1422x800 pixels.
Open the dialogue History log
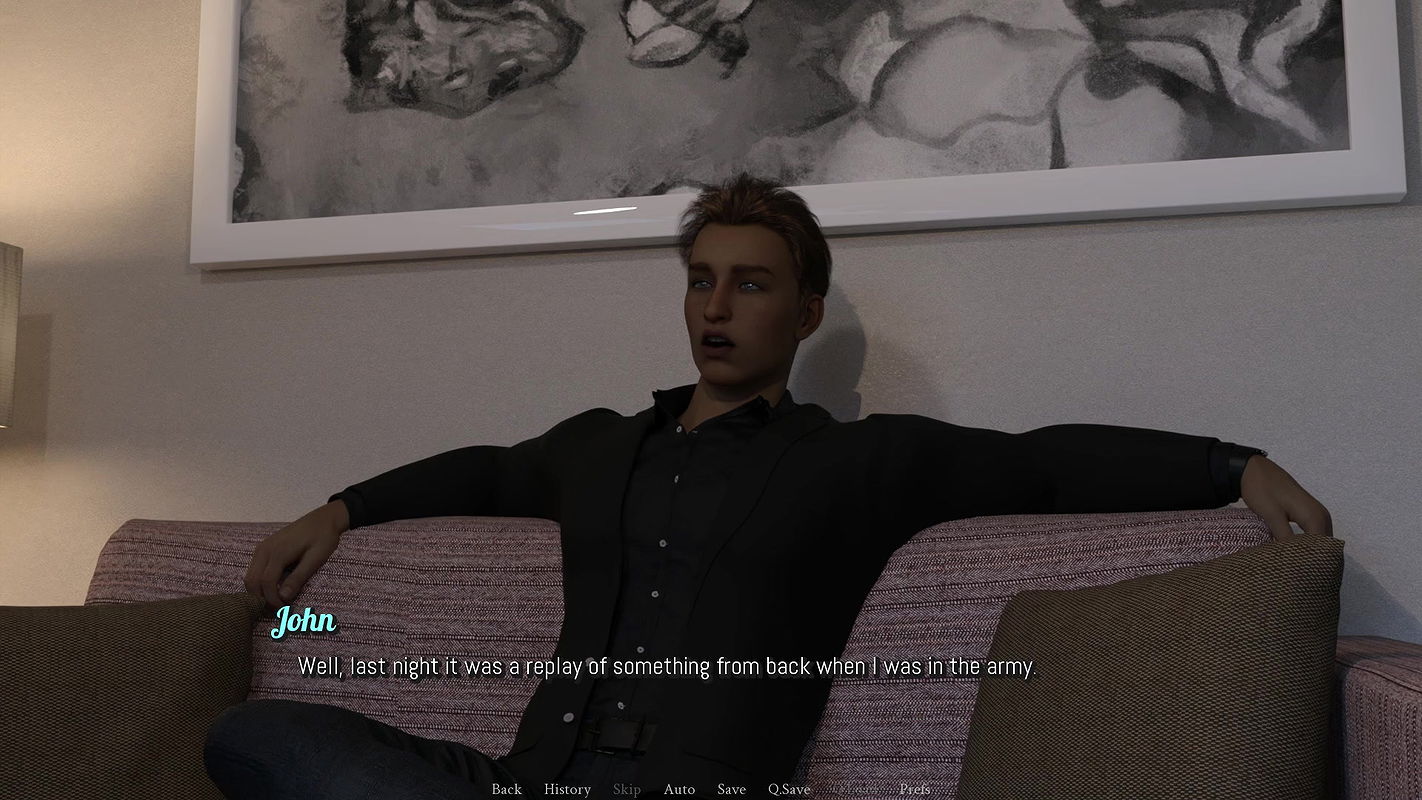click(567, 789)
